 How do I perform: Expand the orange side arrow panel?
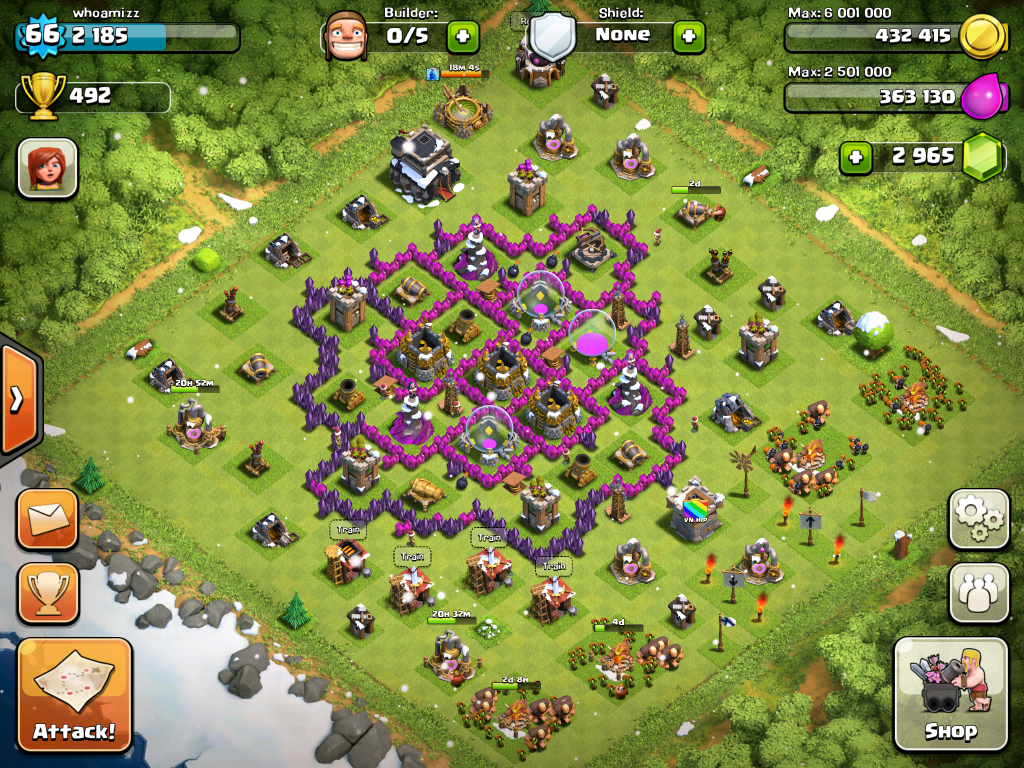coord(18,399)
